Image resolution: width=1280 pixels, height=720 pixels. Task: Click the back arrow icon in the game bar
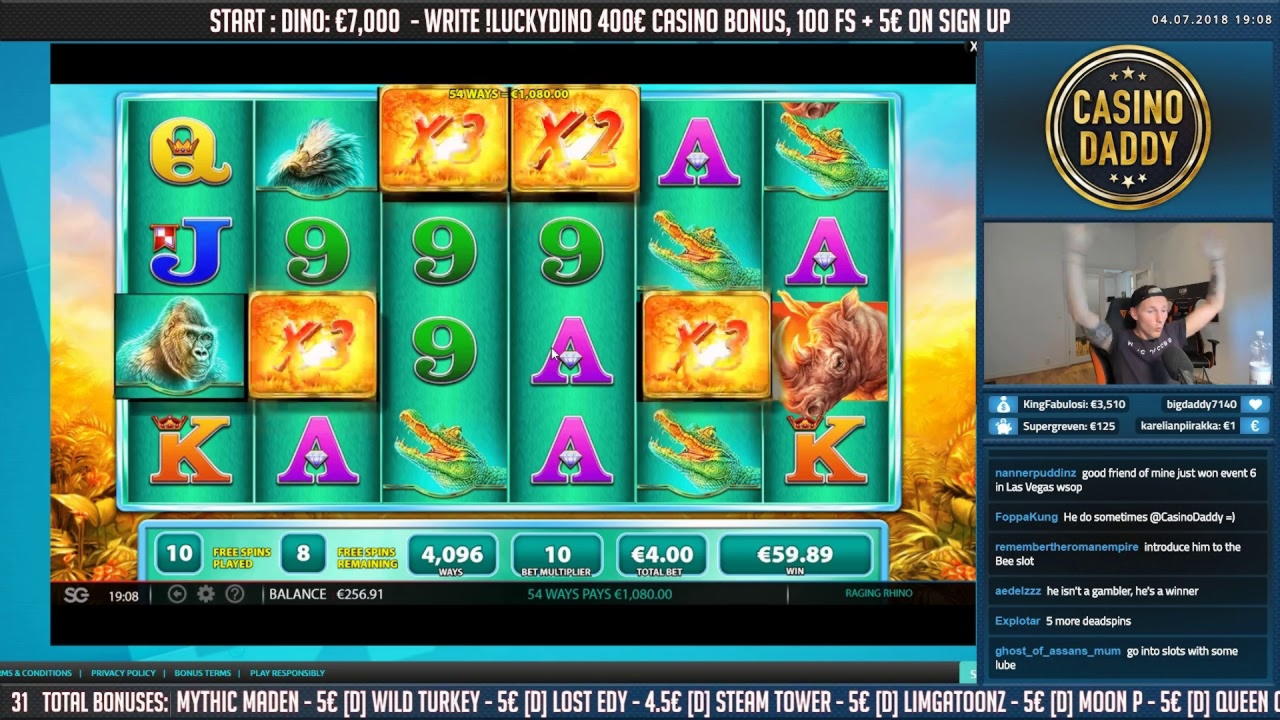tap(177, 594)
